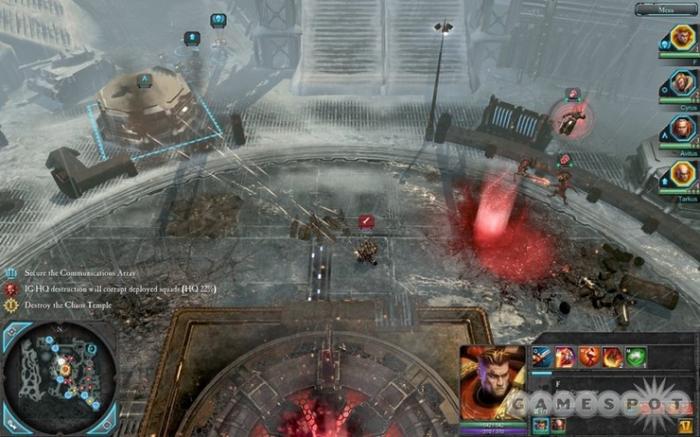Image resolution: width=700 pixels, height=437 pixels.
Task: Click the gold emblem button in panel corner
Action: pos(684,425)
